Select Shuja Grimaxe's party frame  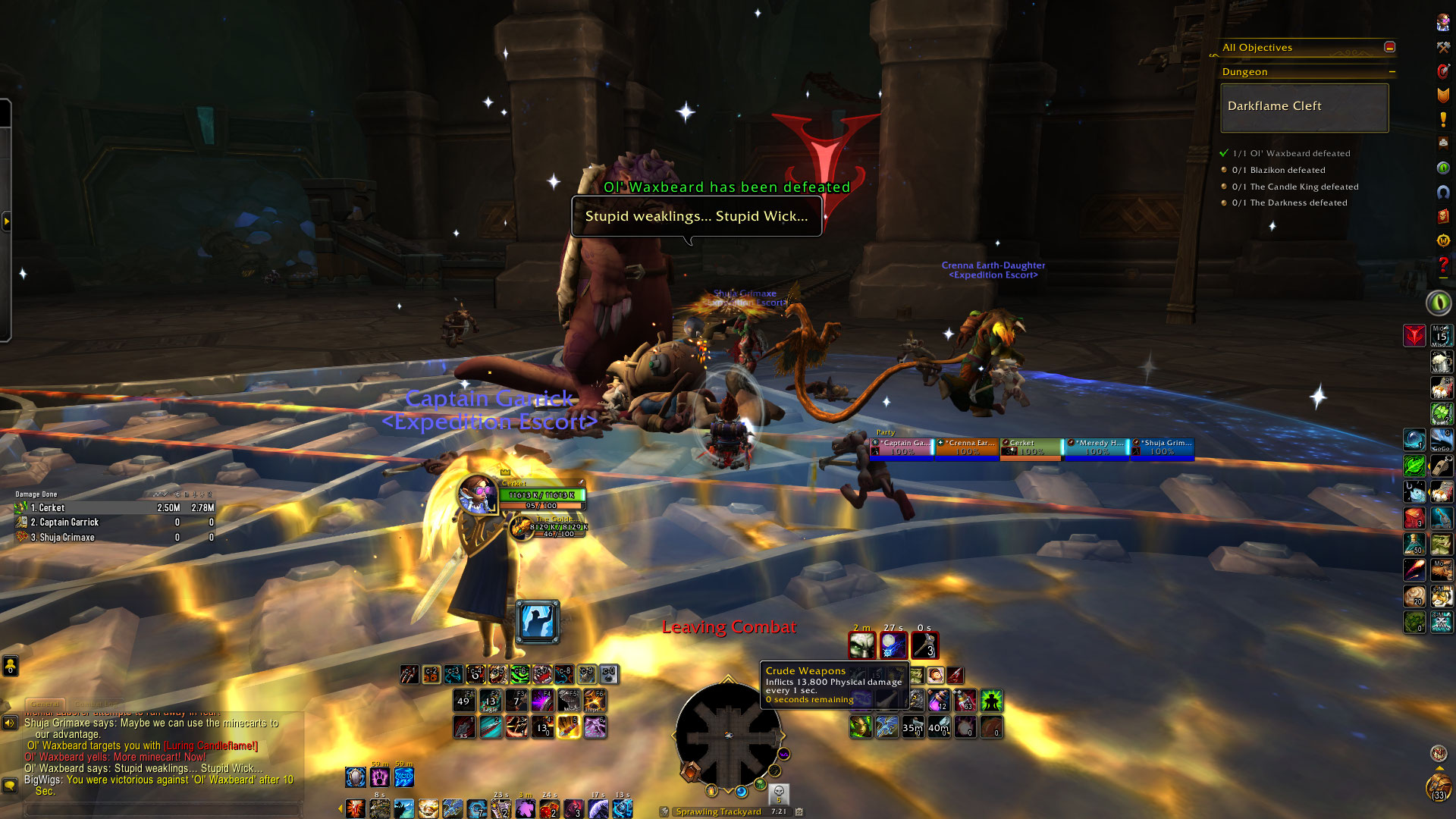[x=1163, y=447]
